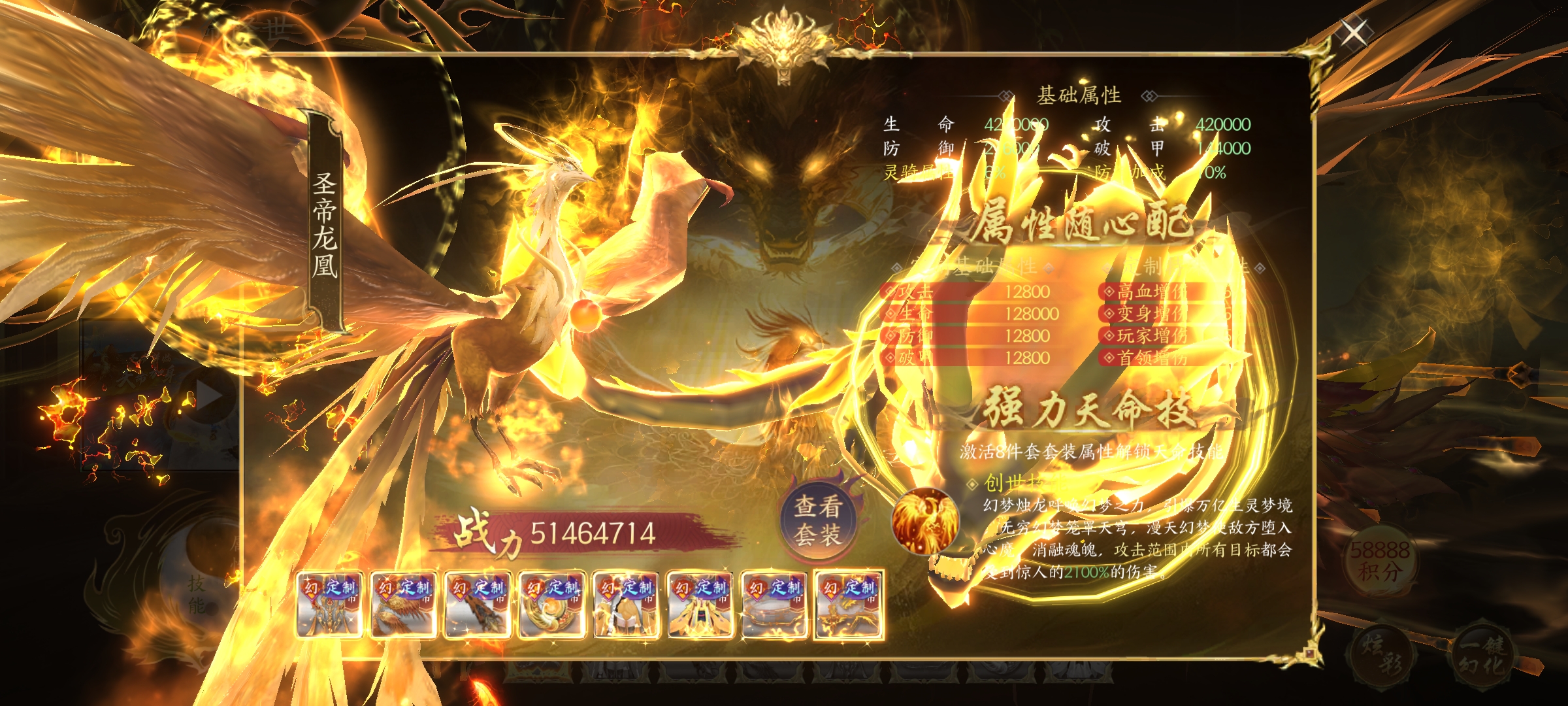Close the 圣帝龙凰 set preview panel
The height and width of the screenshot is (706, 1568).
1352,33
